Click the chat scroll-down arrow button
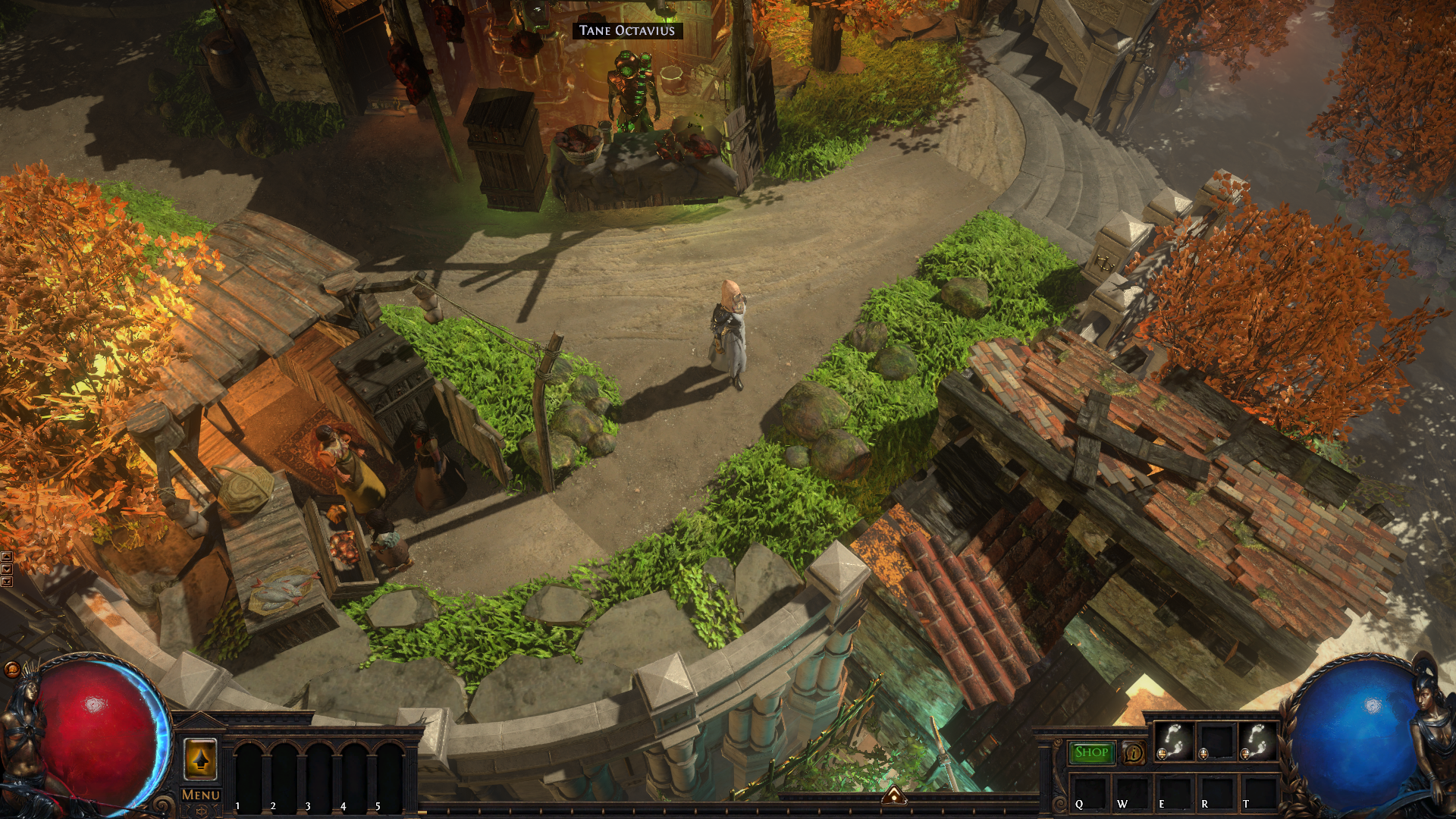The image size is (1456, 819). (x=6, y=570)
